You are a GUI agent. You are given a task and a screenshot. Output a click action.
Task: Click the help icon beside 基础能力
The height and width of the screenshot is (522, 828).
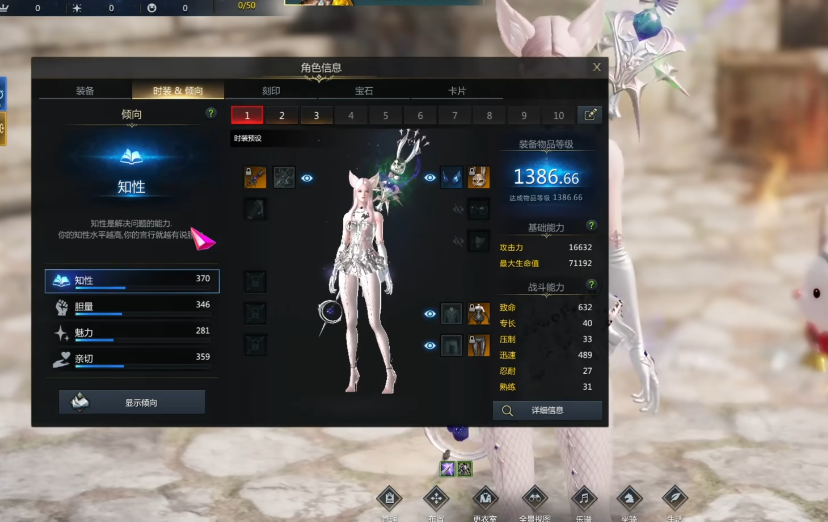point(591,226)
